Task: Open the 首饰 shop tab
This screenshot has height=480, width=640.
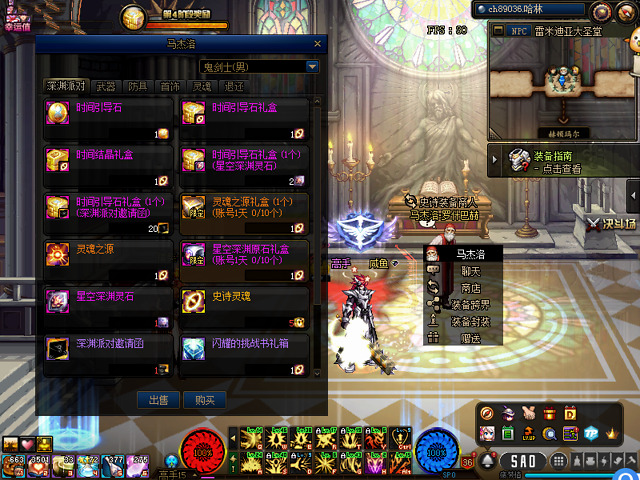Action: click(170, 87)
